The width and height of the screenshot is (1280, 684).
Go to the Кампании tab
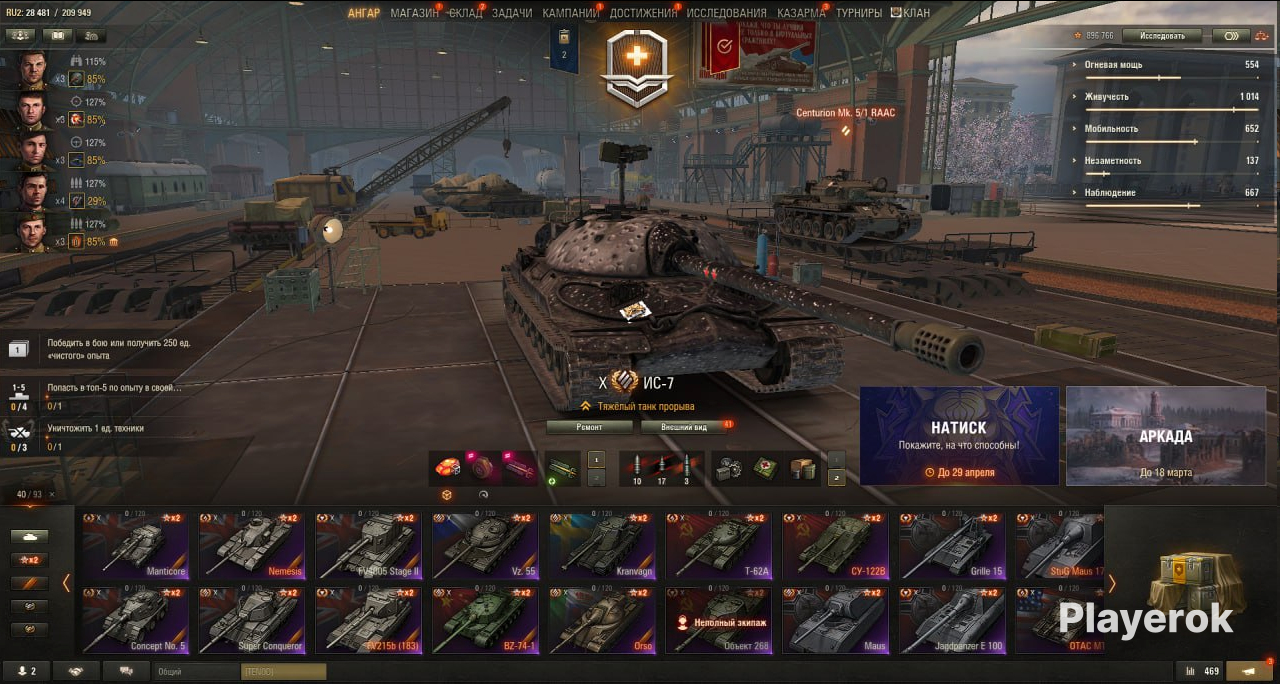coord(570,13)
